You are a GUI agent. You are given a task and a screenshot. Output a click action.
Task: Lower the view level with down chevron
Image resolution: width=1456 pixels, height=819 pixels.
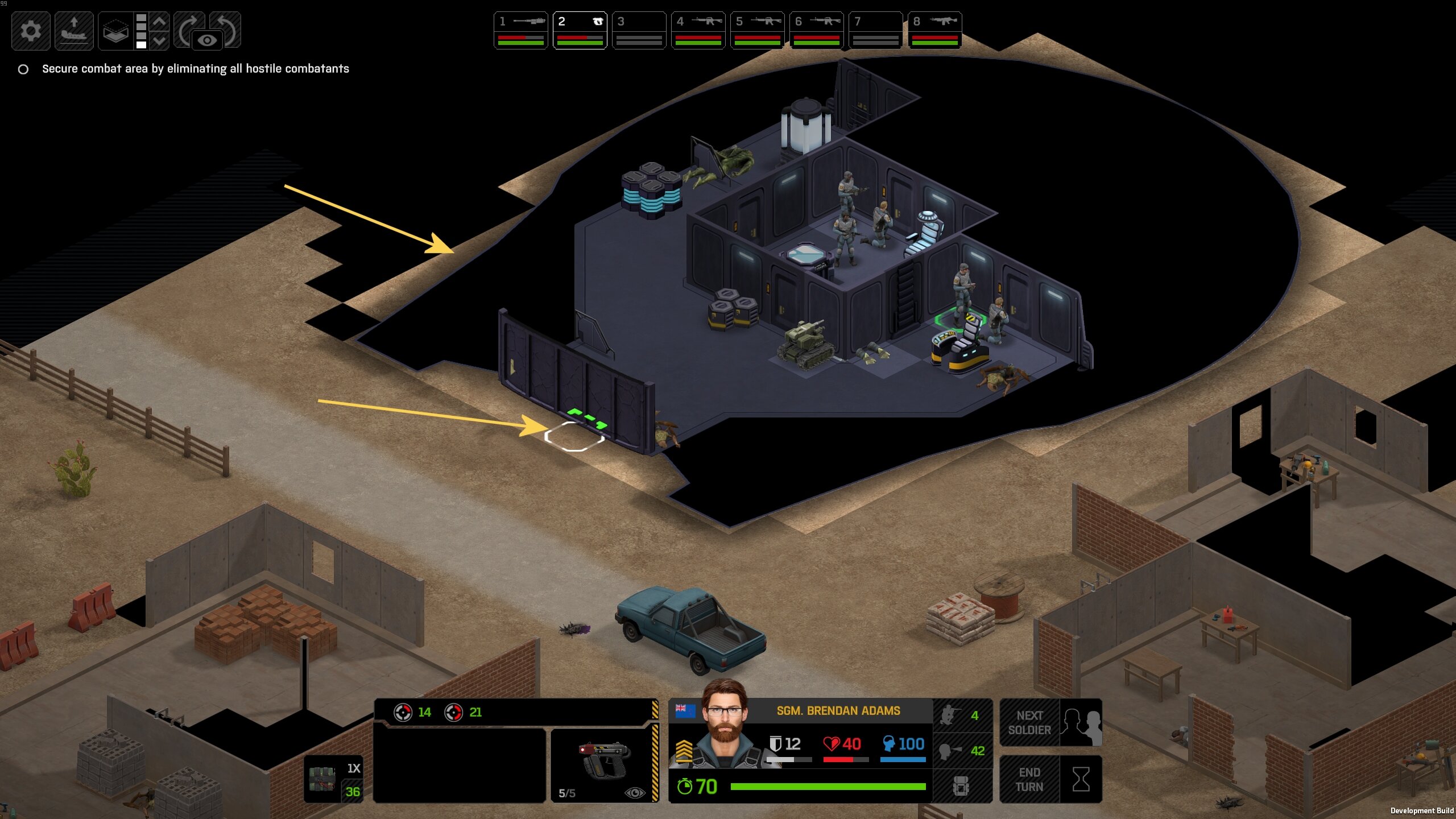[160, 40]
